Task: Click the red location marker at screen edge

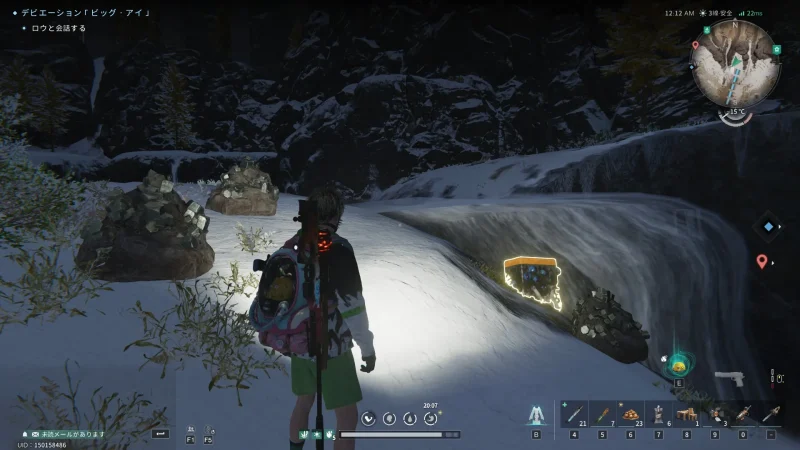Action: [762, 261]
